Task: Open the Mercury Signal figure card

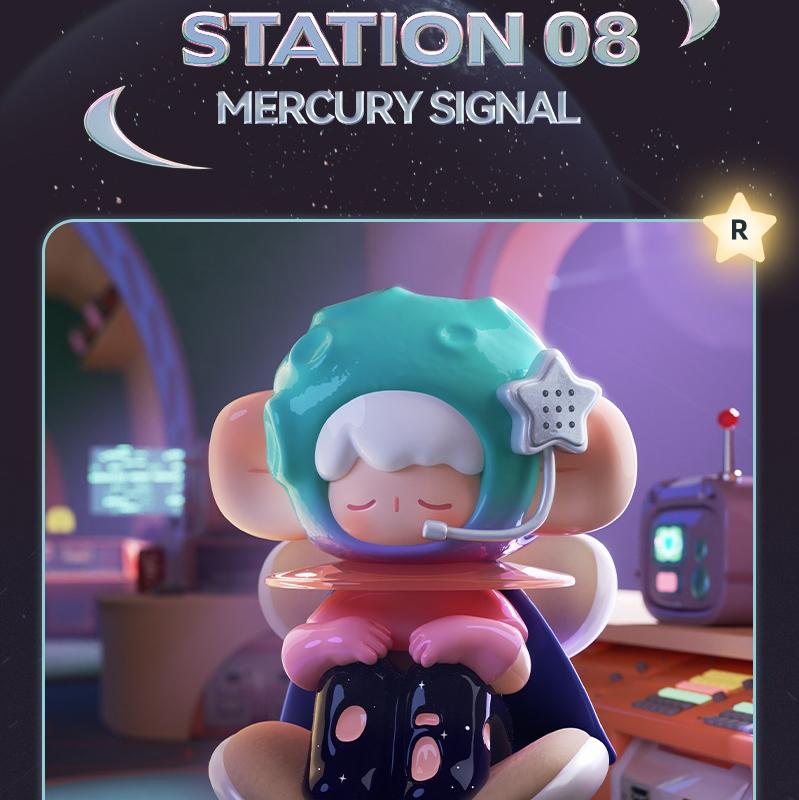Action: 400,510
